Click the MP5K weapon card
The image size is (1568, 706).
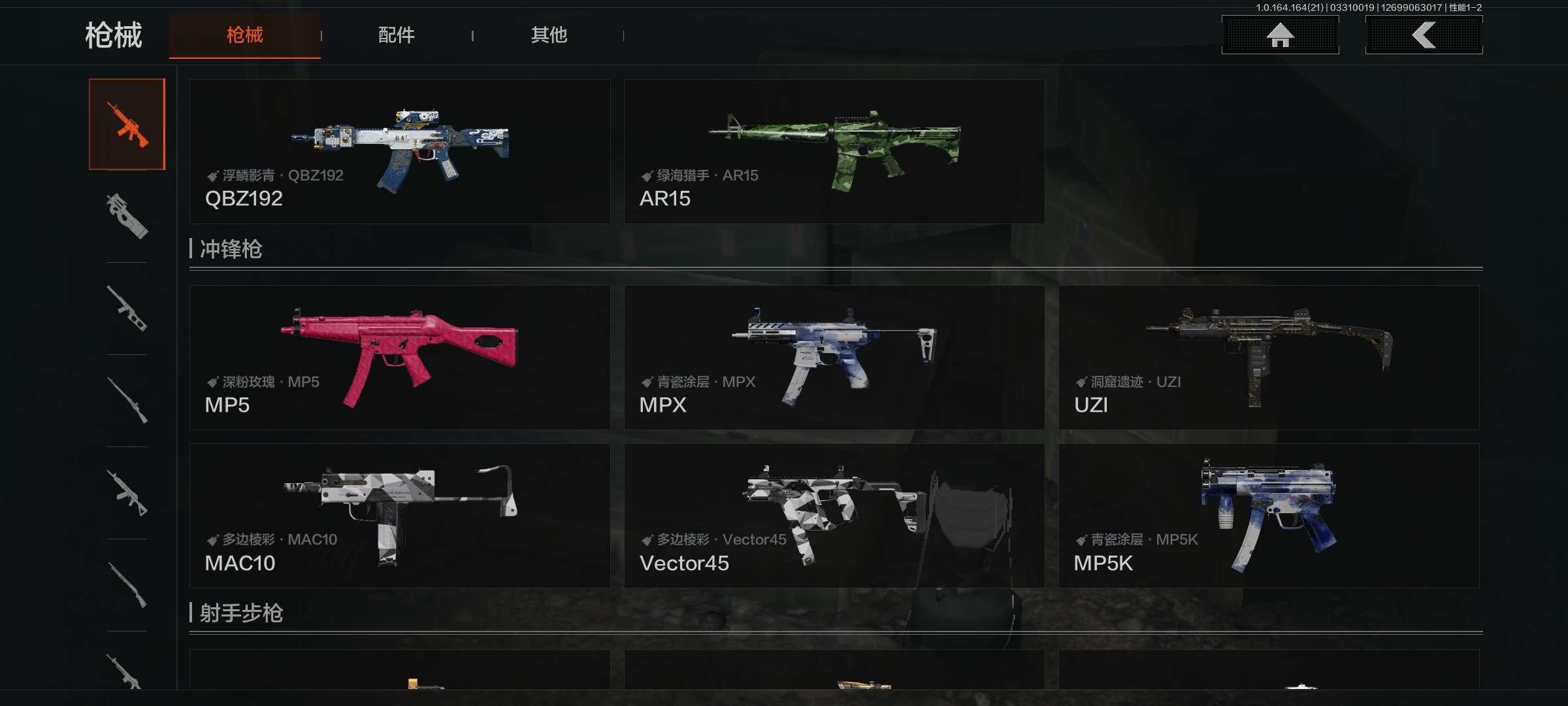tap(1269, 516)
